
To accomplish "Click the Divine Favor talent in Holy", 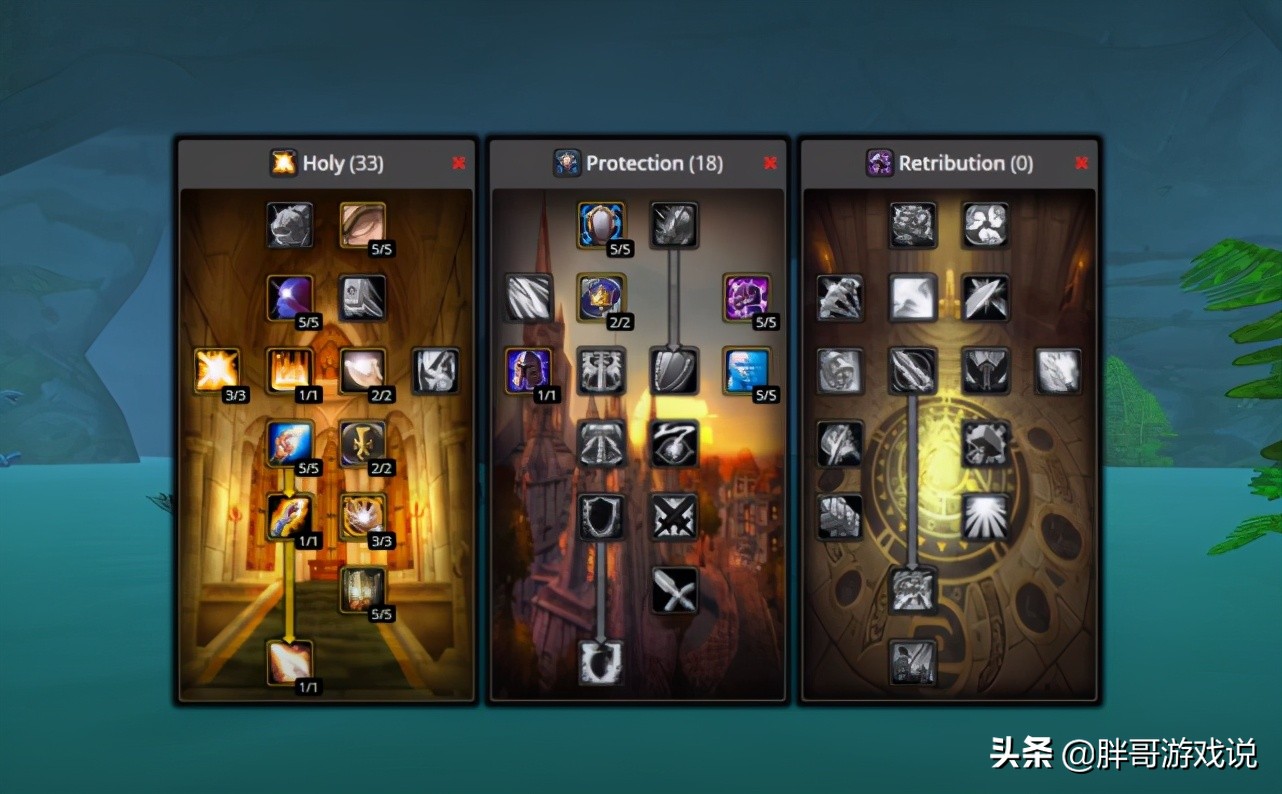I will [x=290, y=517].
